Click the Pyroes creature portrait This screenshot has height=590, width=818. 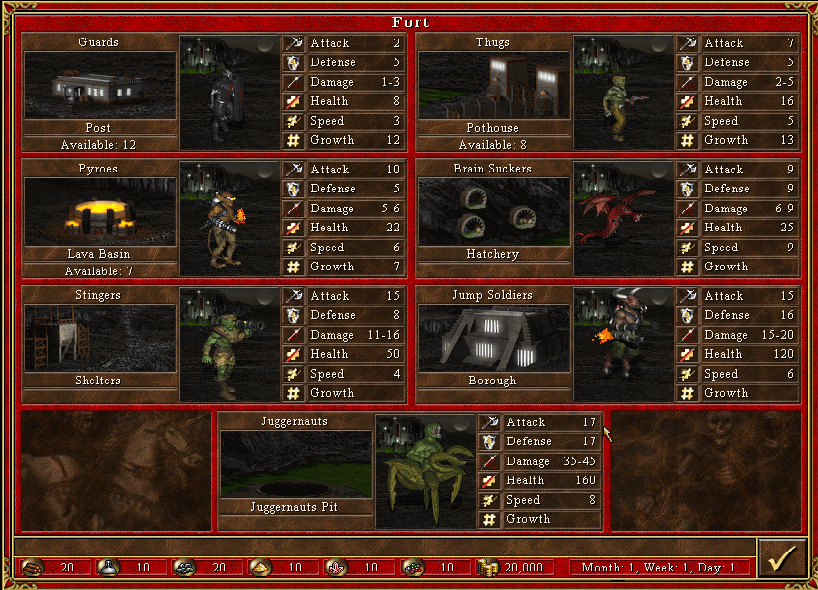pyautogui.click(x=229, y=217)
